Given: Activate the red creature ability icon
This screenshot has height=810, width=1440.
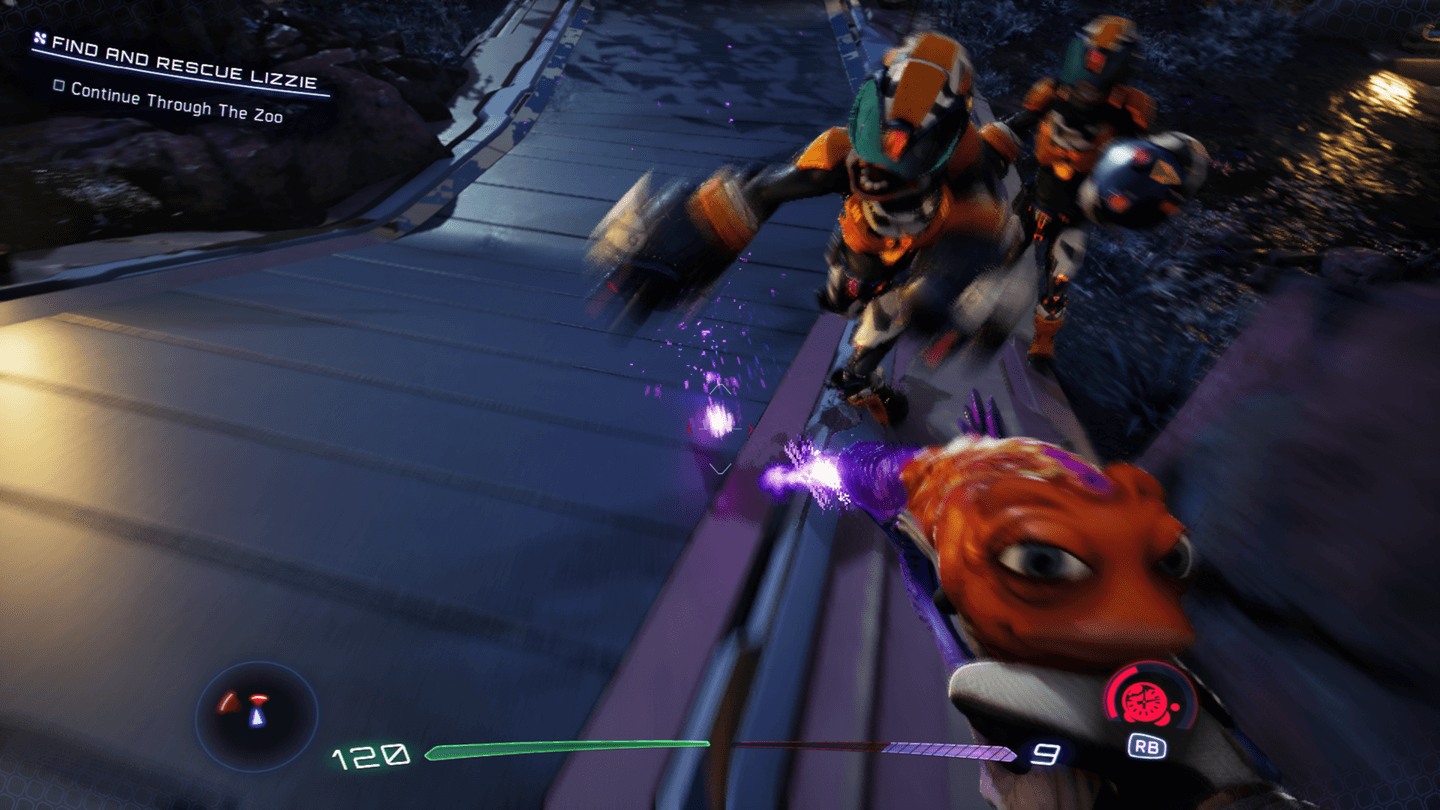Looking at the screenshot, I should [x=1145, y=702].
